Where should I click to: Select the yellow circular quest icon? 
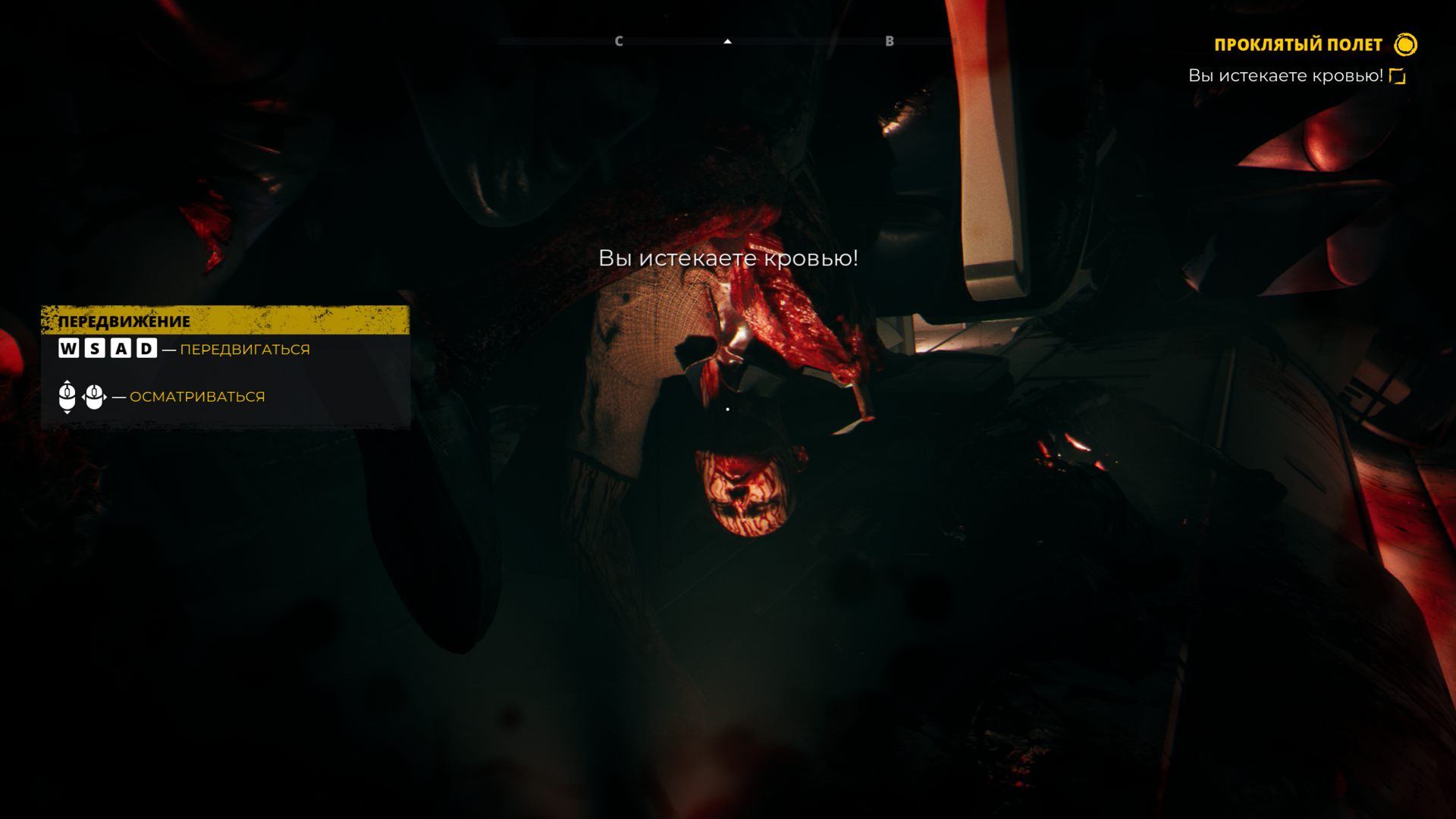pos(1405,45)
